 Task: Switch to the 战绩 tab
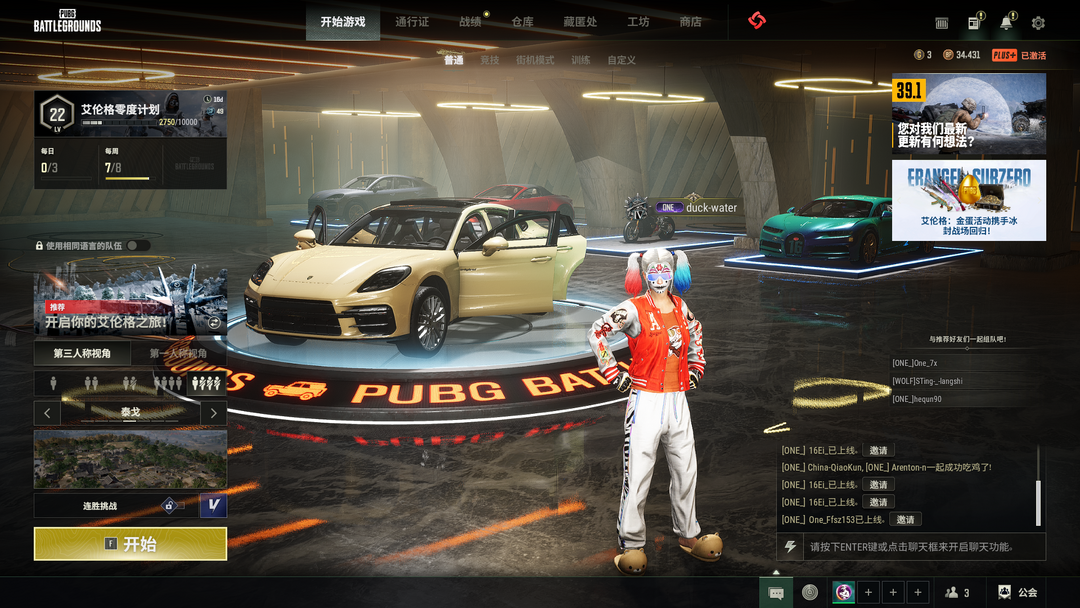click(x=470, y=22)
